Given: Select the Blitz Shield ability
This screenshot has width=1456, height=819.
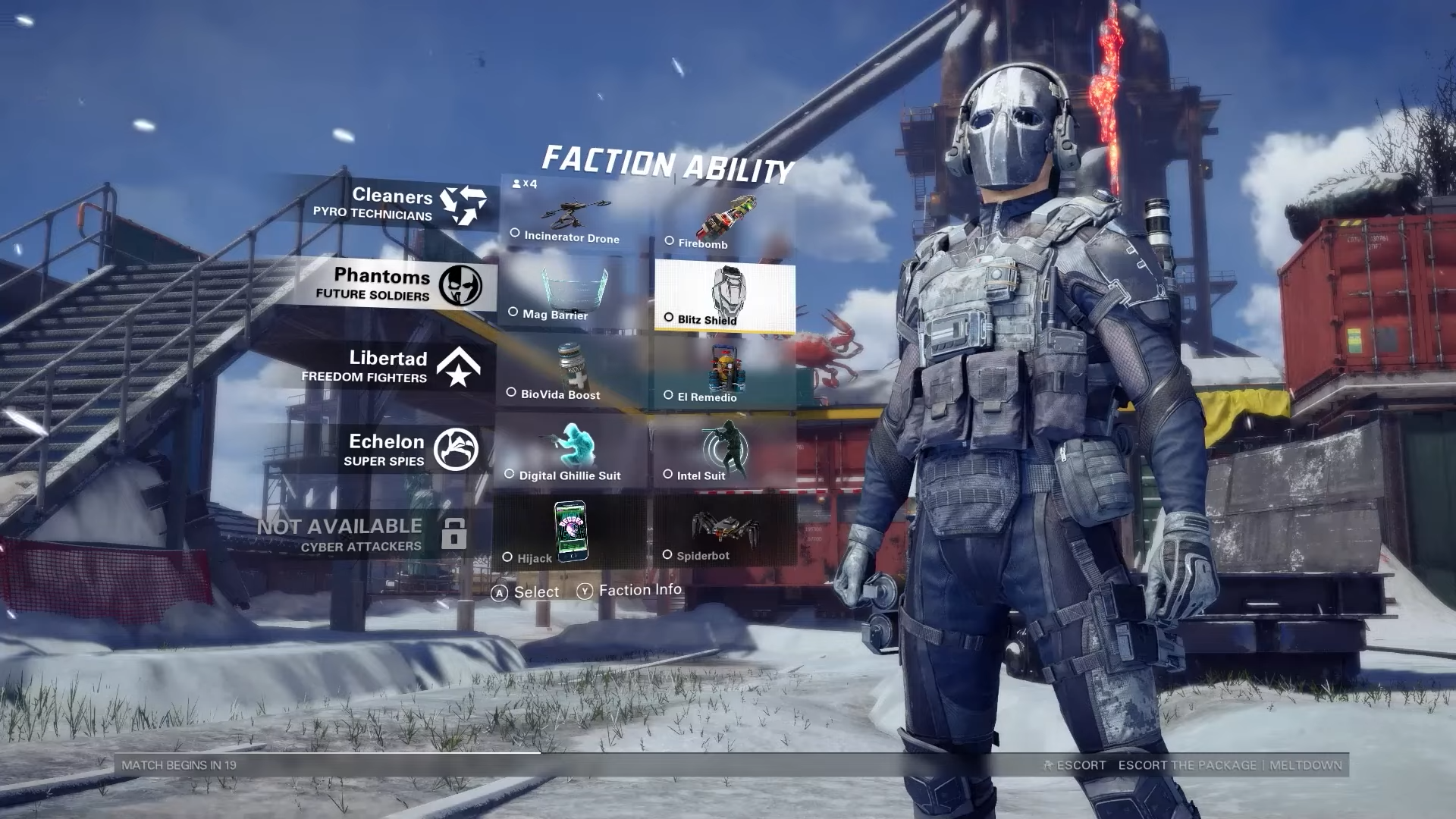Looking at the screenshot, I should [x=725, y=297].
